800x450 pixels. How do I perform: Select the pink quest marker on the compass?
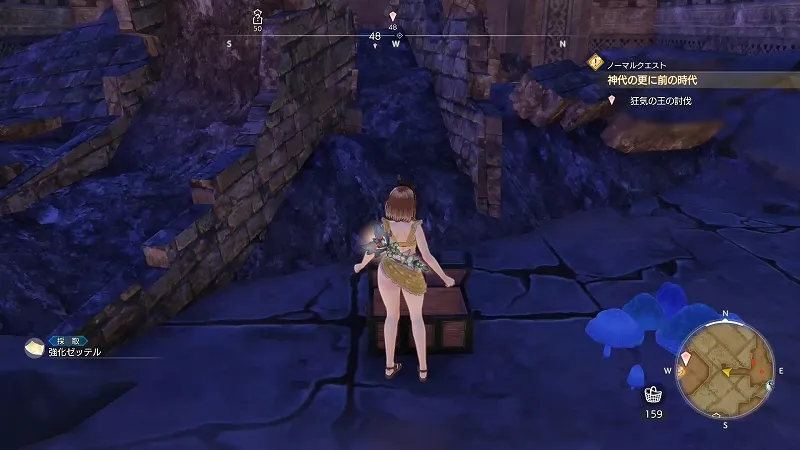[x=392, y=15]
